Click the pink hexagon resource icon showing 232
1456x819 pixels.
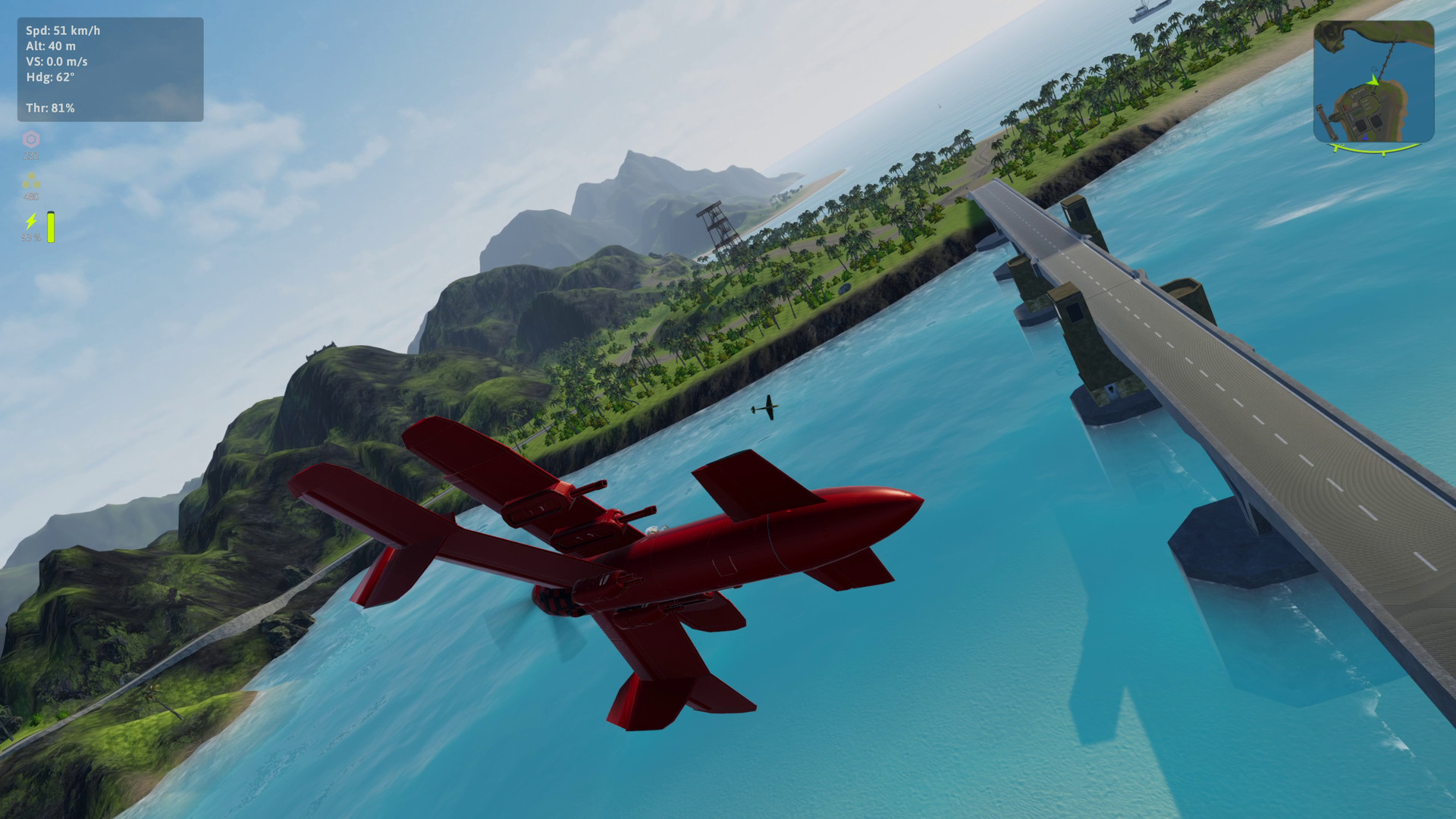pos(29,140)
